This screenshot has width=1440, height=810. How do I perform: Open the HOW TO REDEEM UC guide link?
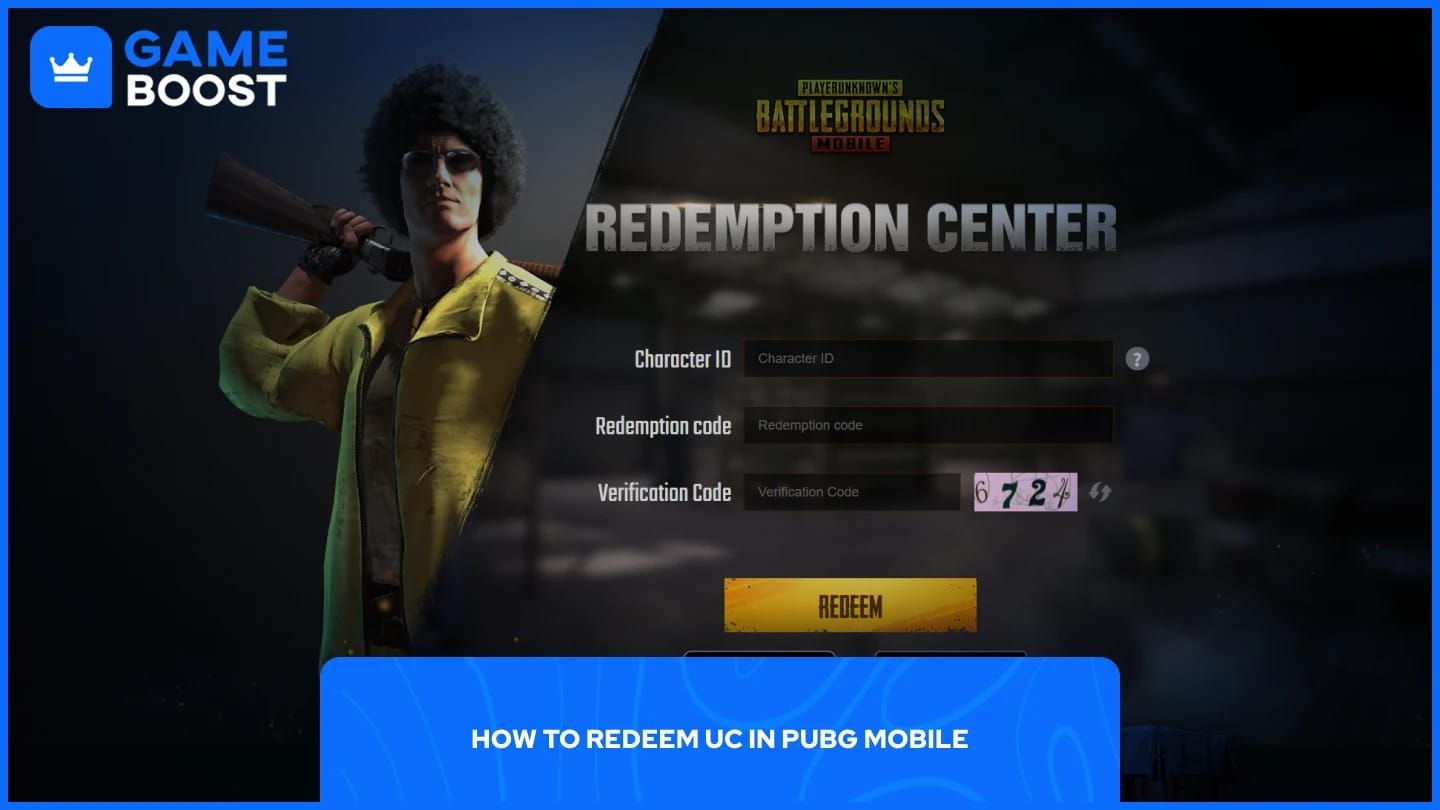pos(719,740)
